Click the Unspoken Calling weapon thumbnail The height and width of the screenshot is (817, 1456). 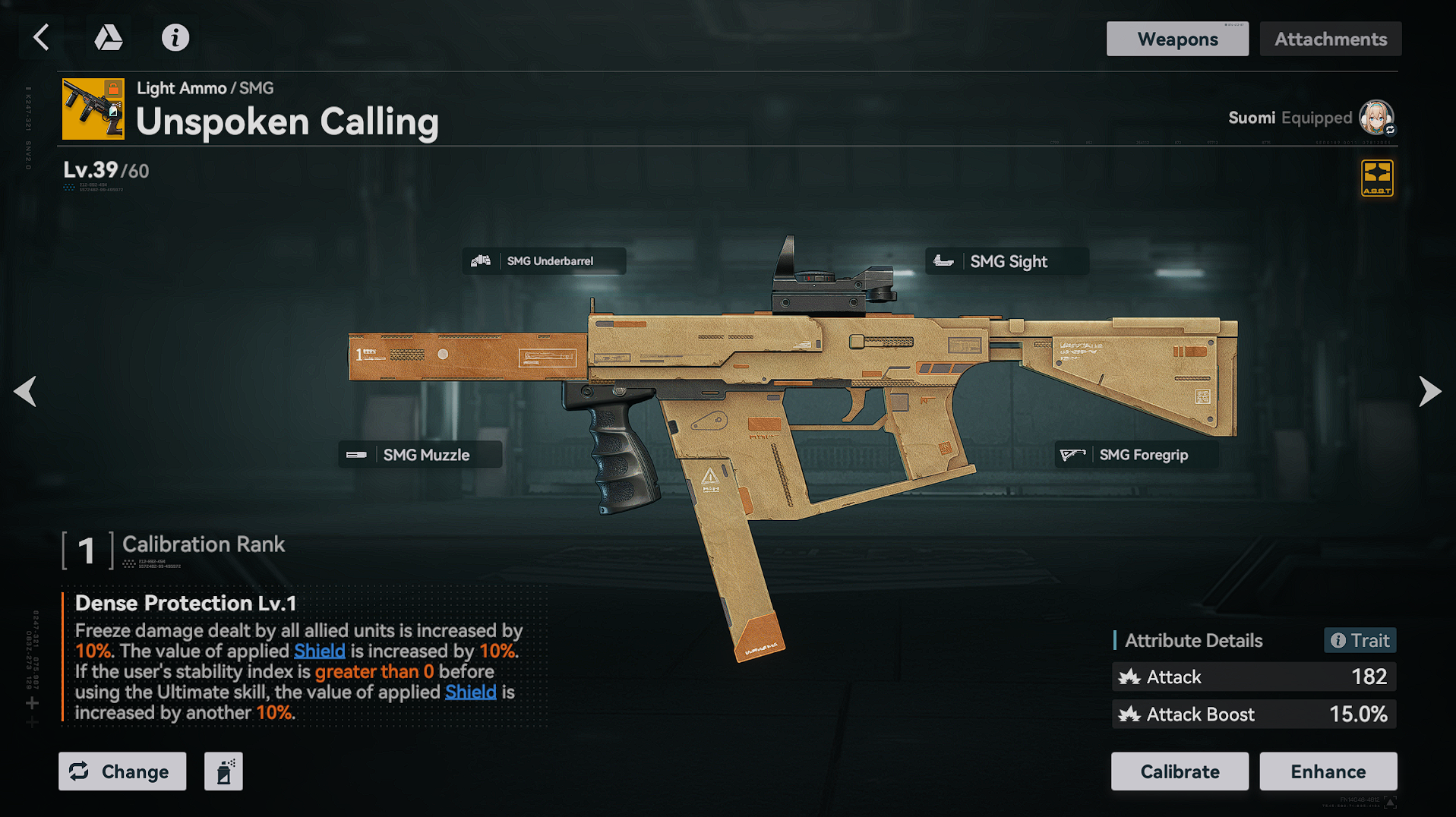[x=93, y=109]
